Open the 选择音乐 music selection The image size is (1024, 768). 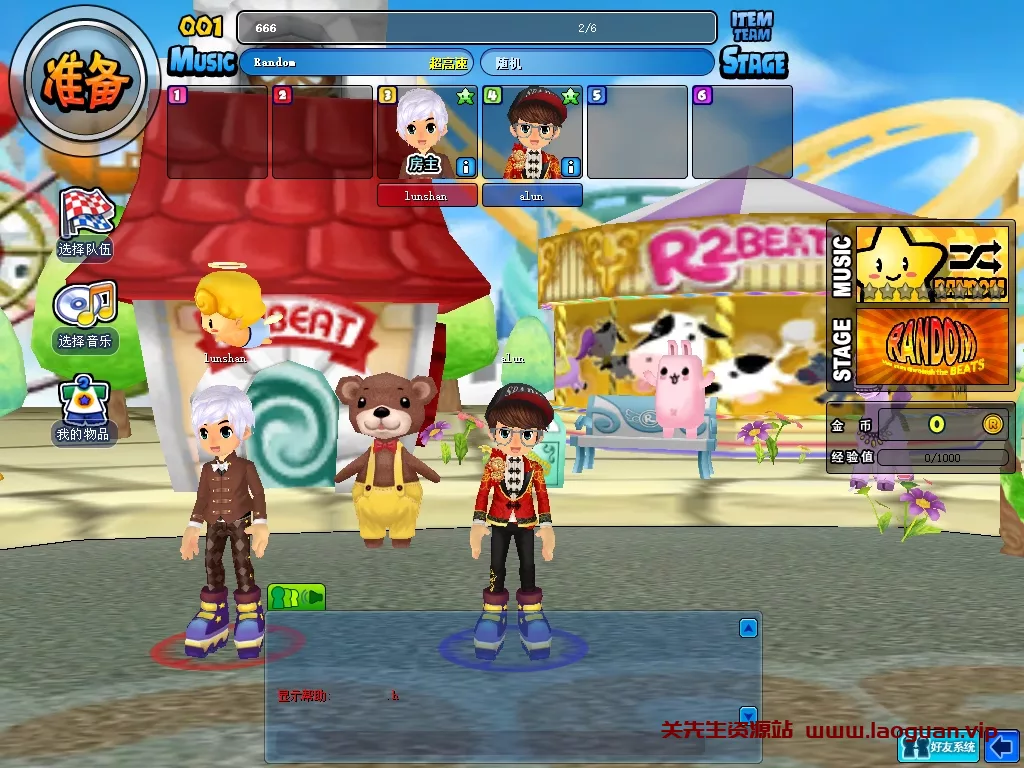click(x=87, y=315)
